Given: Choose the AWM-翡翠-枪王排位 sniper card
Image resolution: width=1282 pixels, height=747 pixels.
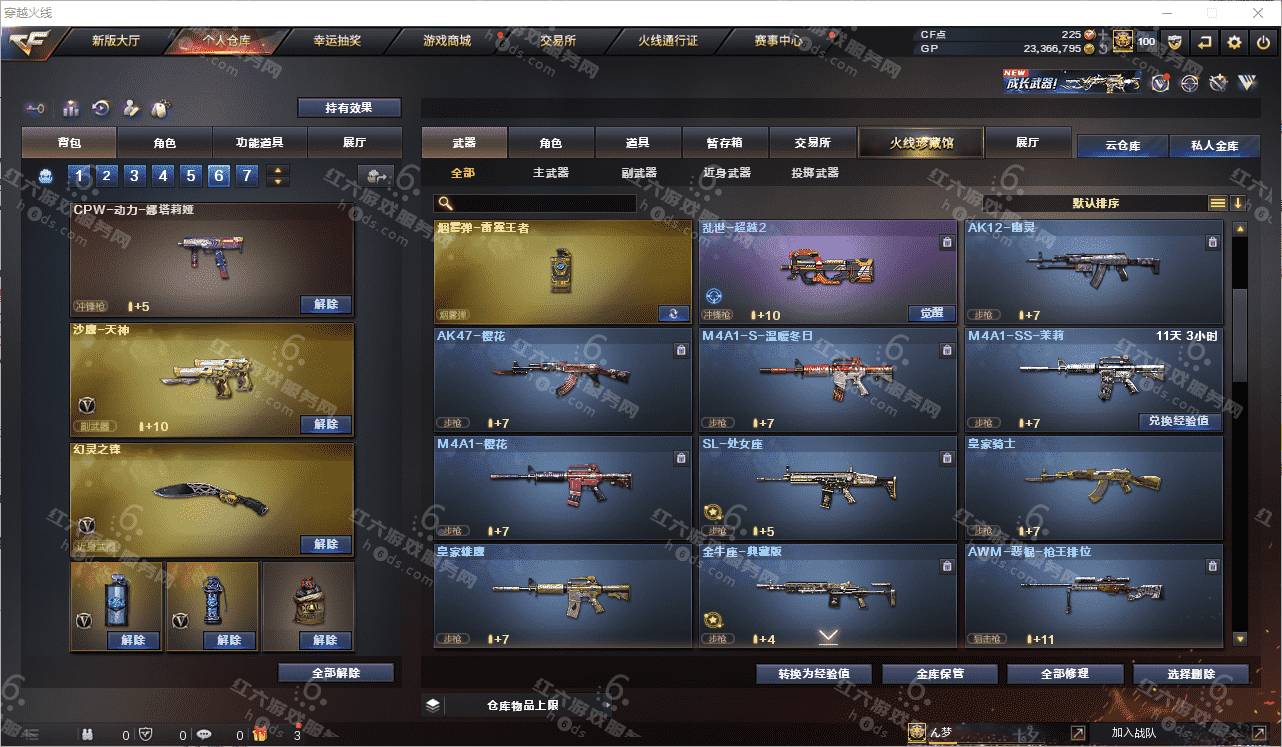Looking at the screenshot, I should click(1092, 595).
